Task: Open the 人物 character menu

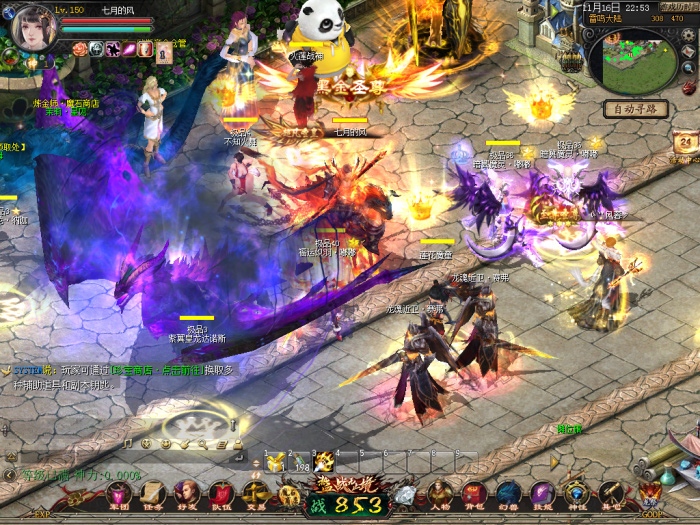Action: [x=440, y=494]
